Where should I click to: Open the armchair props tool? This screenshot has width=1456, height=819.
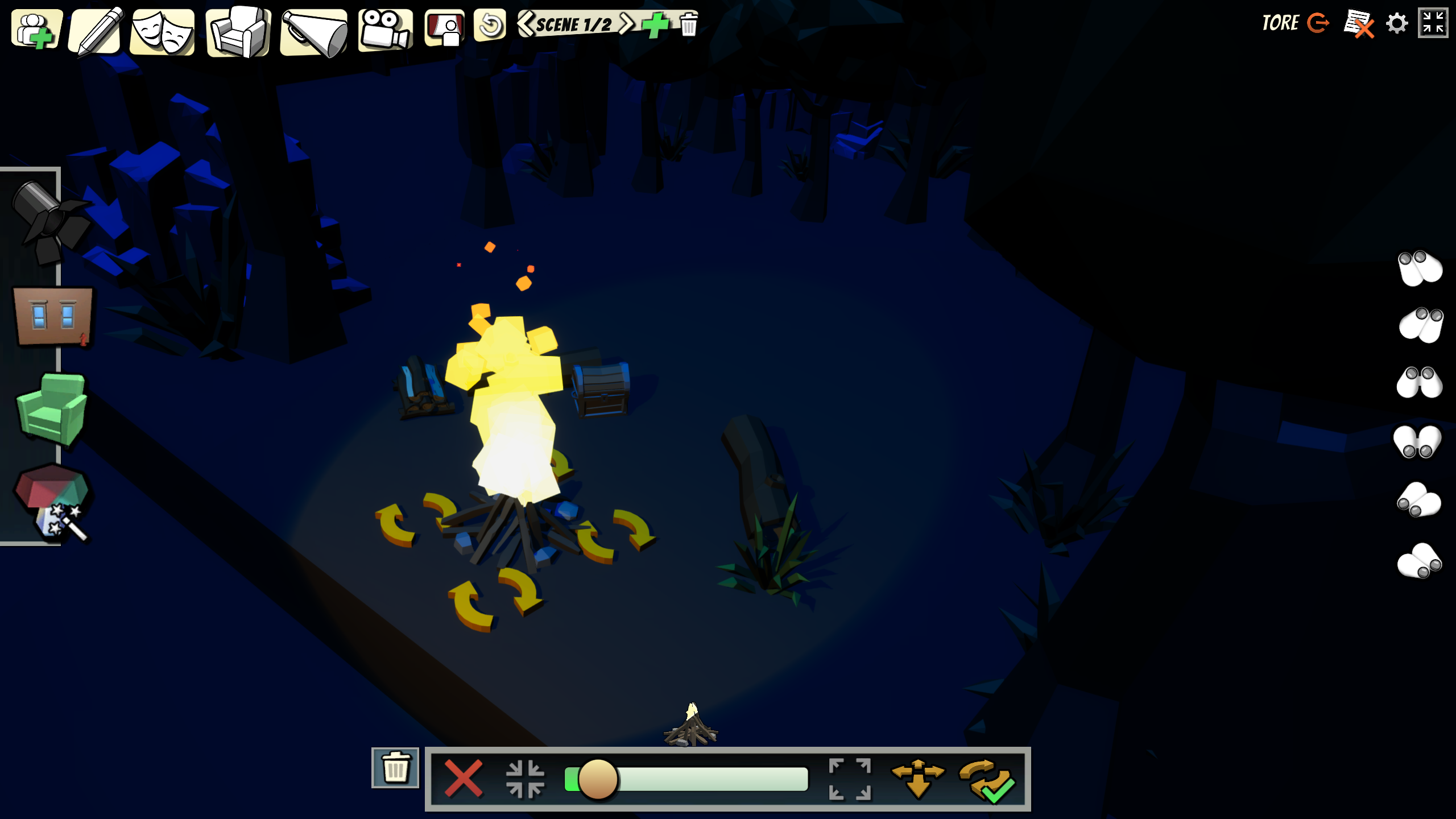[x=238, y=32]
